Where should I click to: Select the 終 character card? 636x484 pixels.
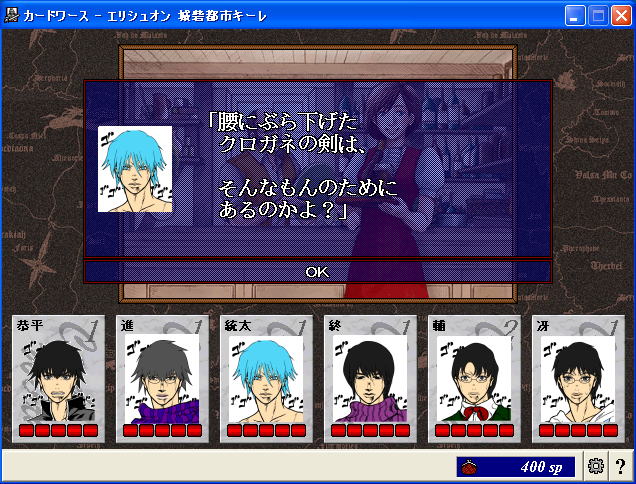point(368,378)
